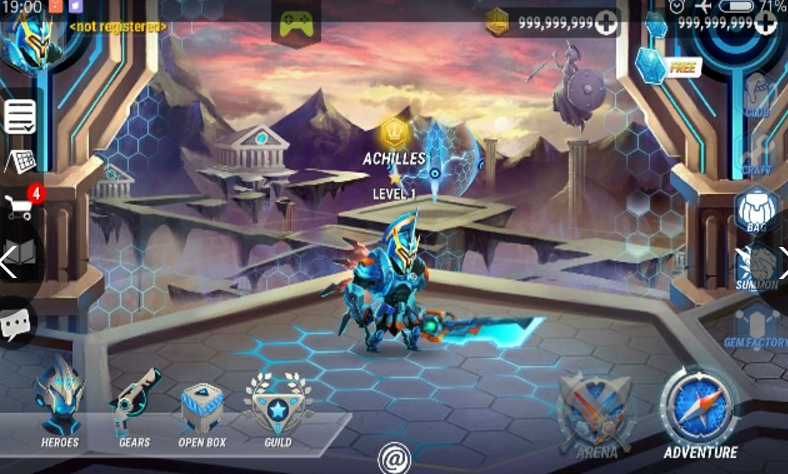Open the shopping cart store

tap(20, 206)
